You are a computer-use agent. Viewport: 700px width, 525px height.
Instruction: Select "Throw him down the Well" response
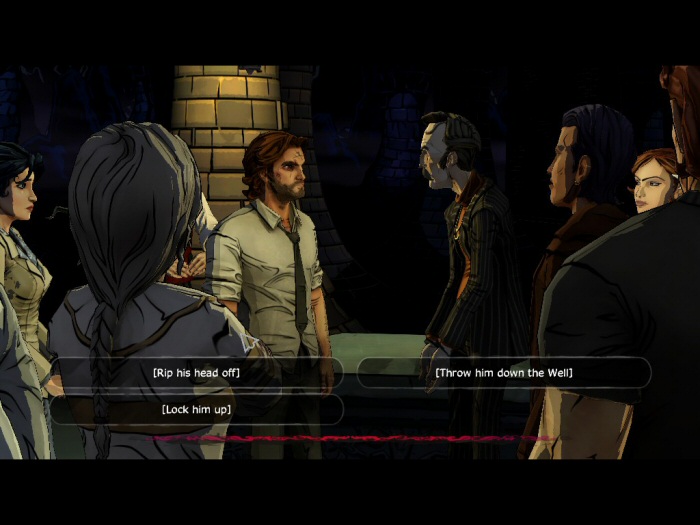[x=503, y=373]
